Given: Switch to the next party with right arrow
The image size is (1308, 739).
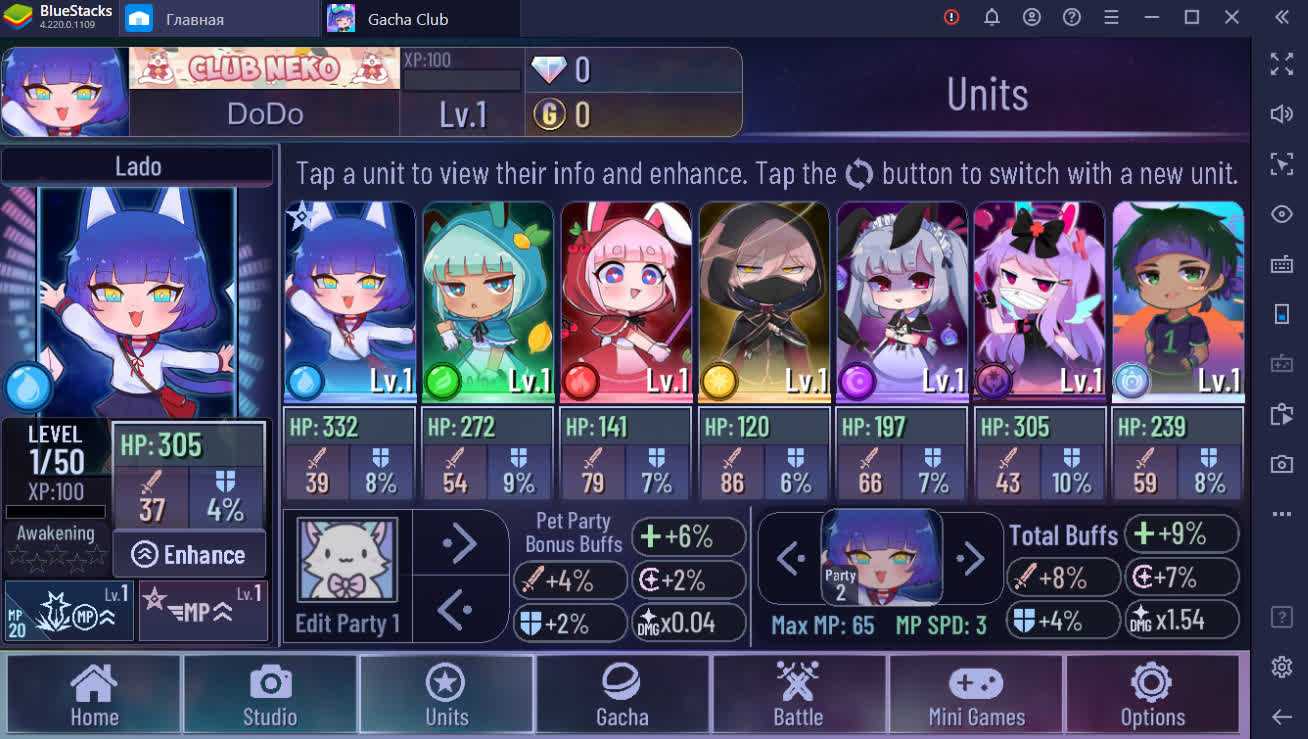Looking at the screenshot, I should tap(969, 559).
